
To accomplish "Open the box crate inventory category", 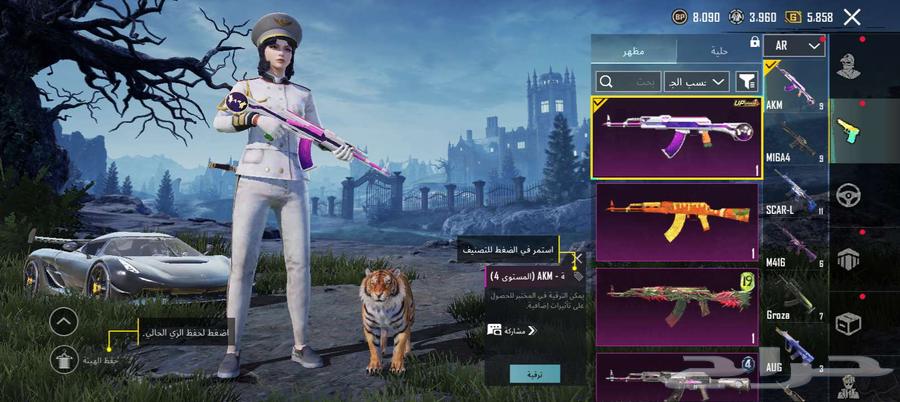I will (850, 324).
